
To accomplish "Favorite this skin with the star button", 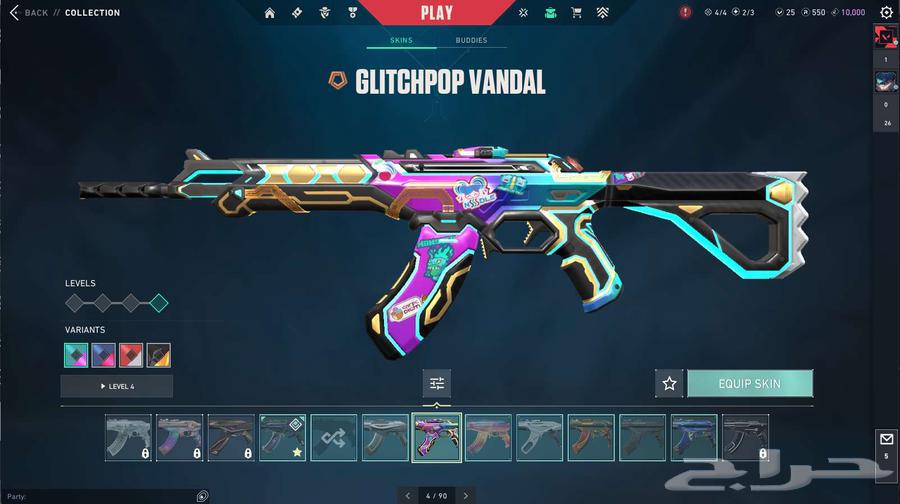I will (669, 383).
